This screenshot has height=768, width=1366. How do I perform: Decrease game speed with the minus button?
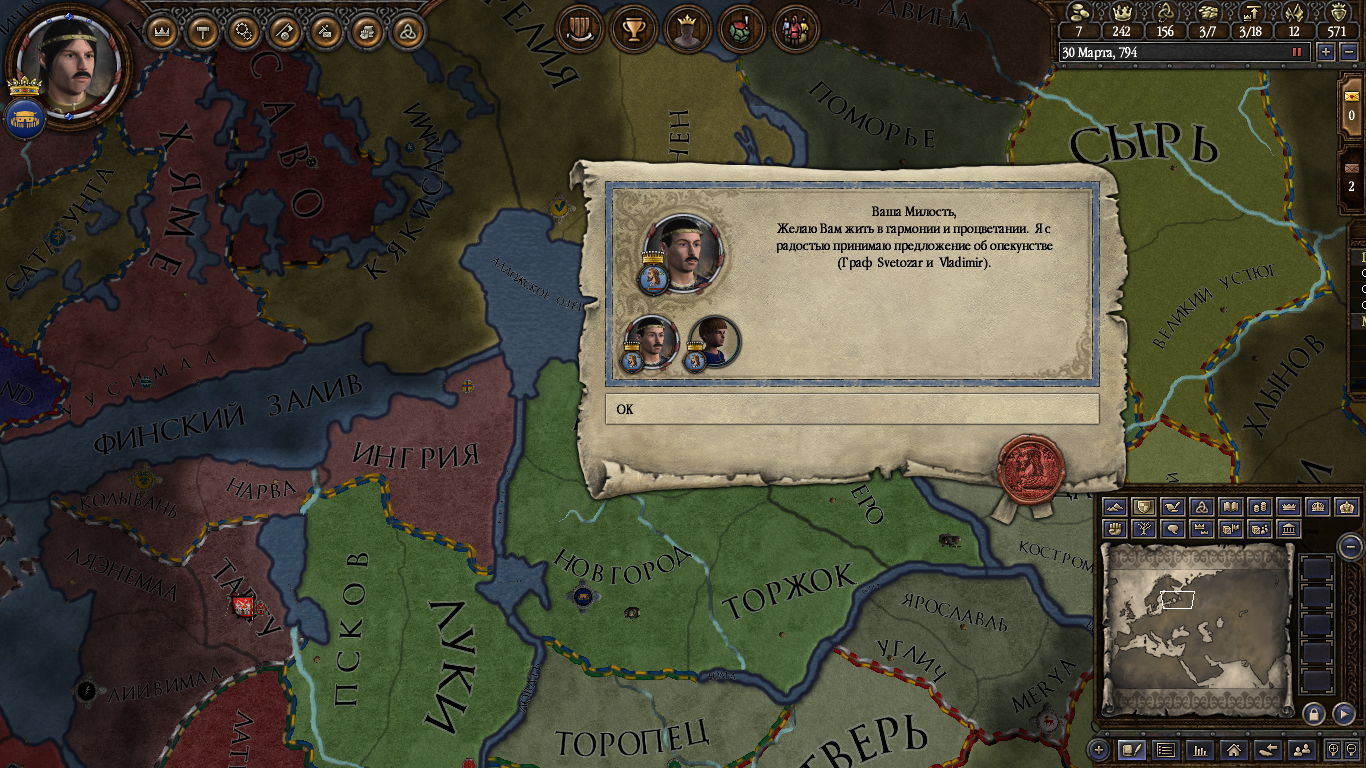coord(1349,52)
